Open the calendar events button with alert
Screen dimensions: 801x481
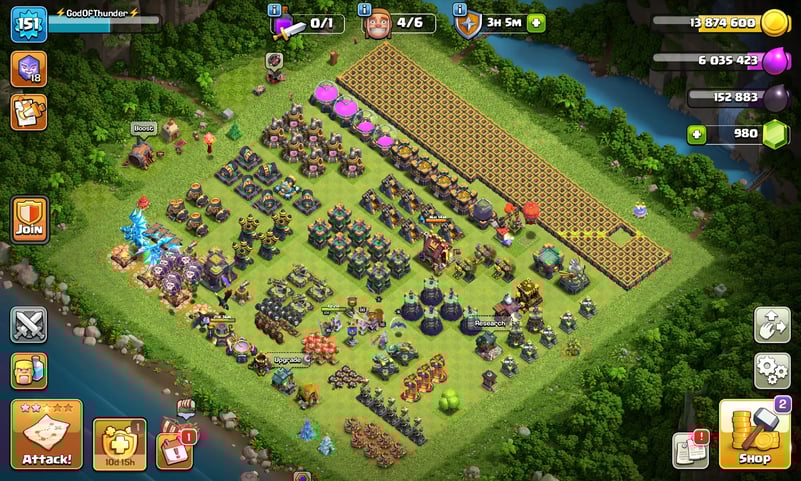176,443
